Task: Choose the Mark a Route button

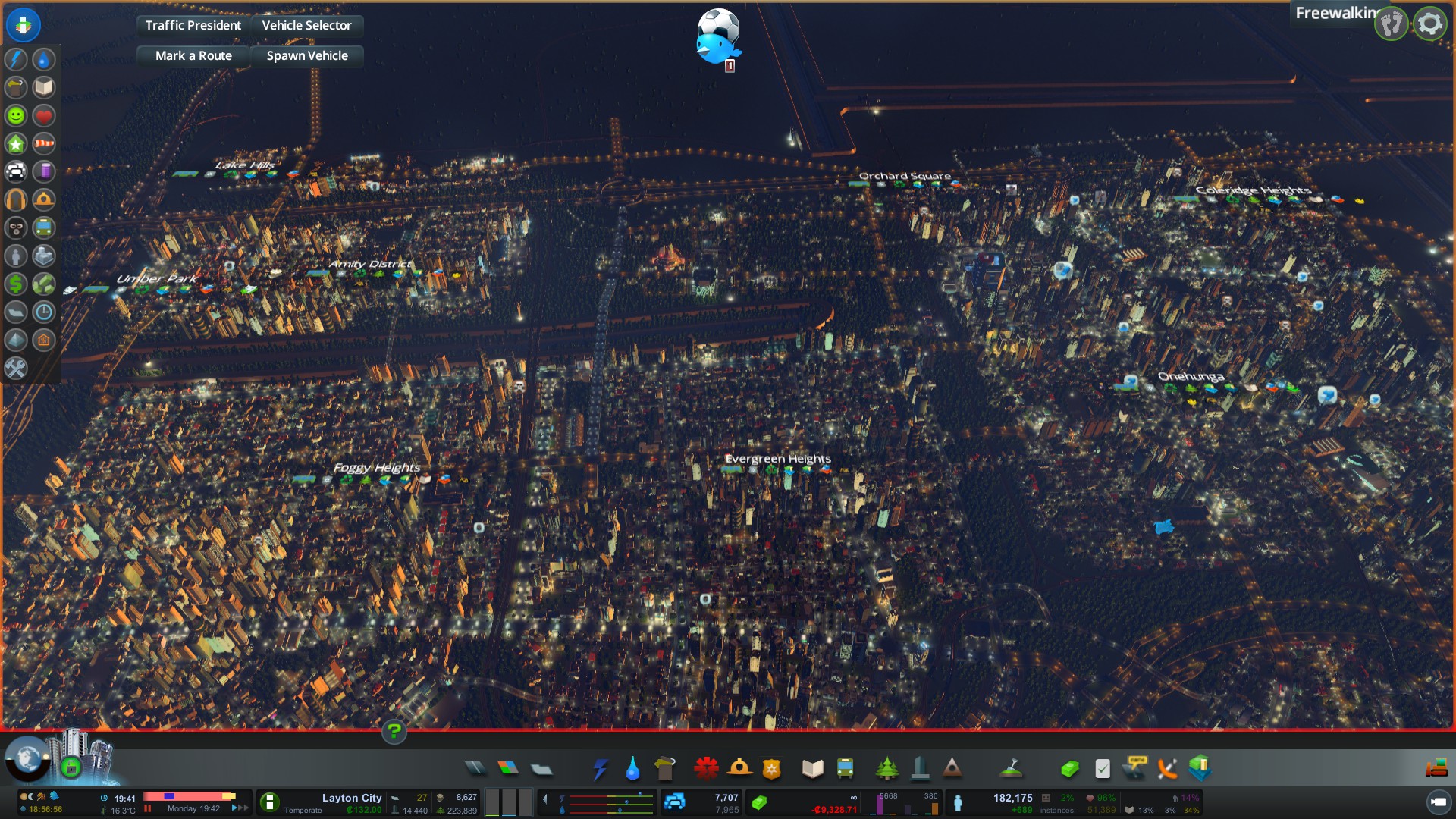Action: pos(193,55)
